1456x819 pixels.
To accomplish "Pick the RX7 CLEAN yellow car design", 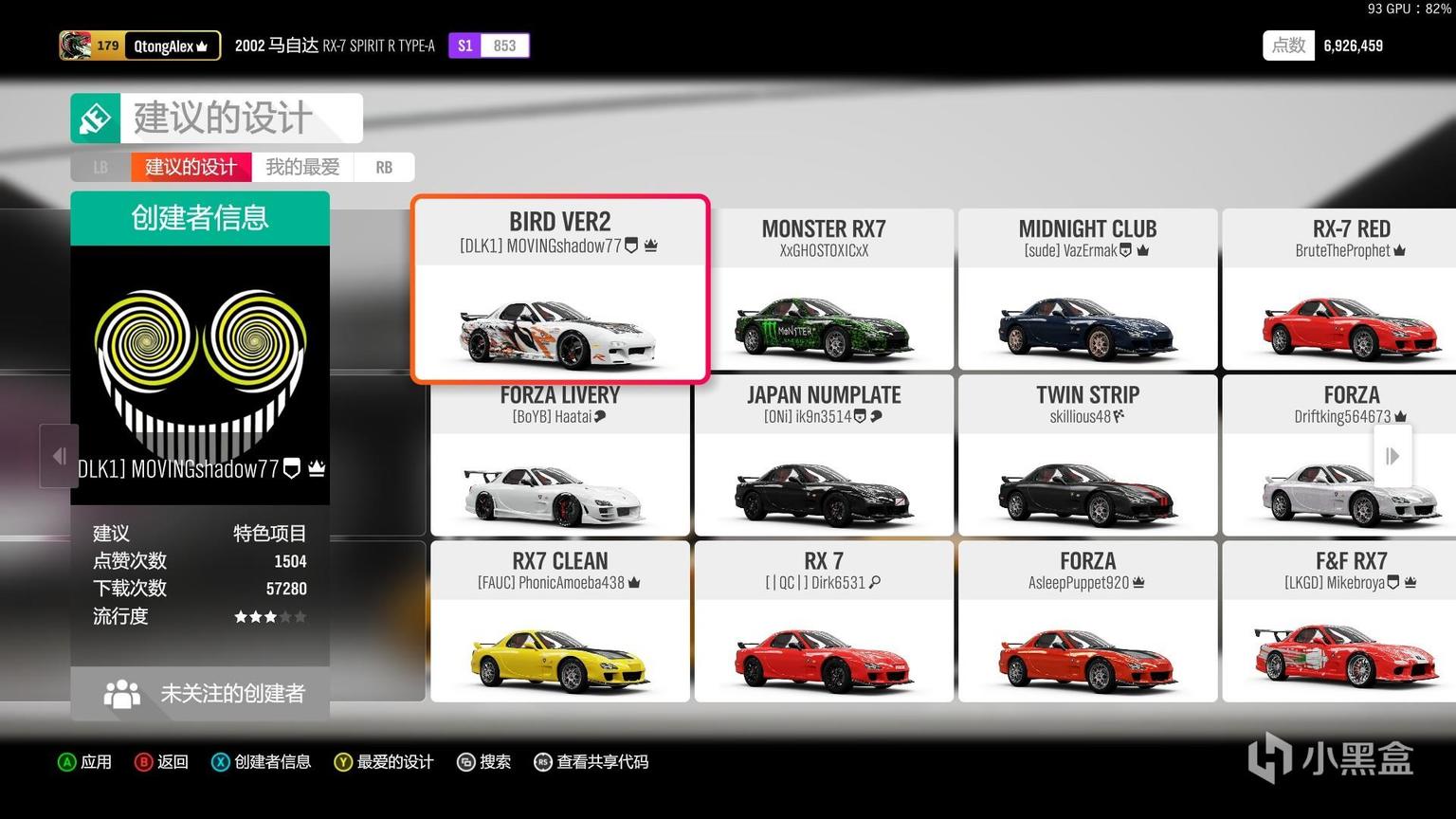I will tap(560, 622).
